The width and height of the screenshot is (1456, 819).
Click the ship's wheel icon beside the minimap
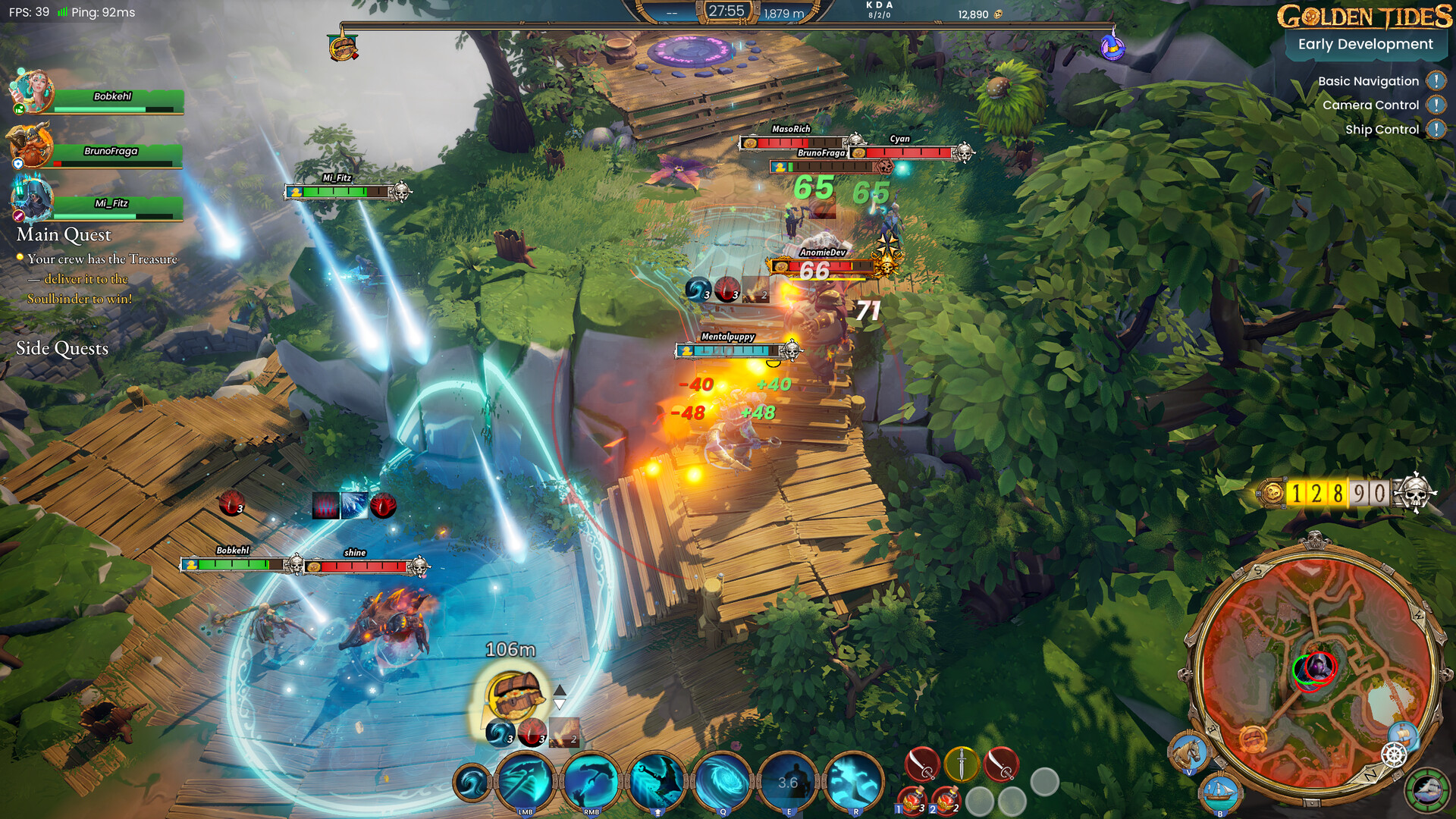coord(1393,754)
